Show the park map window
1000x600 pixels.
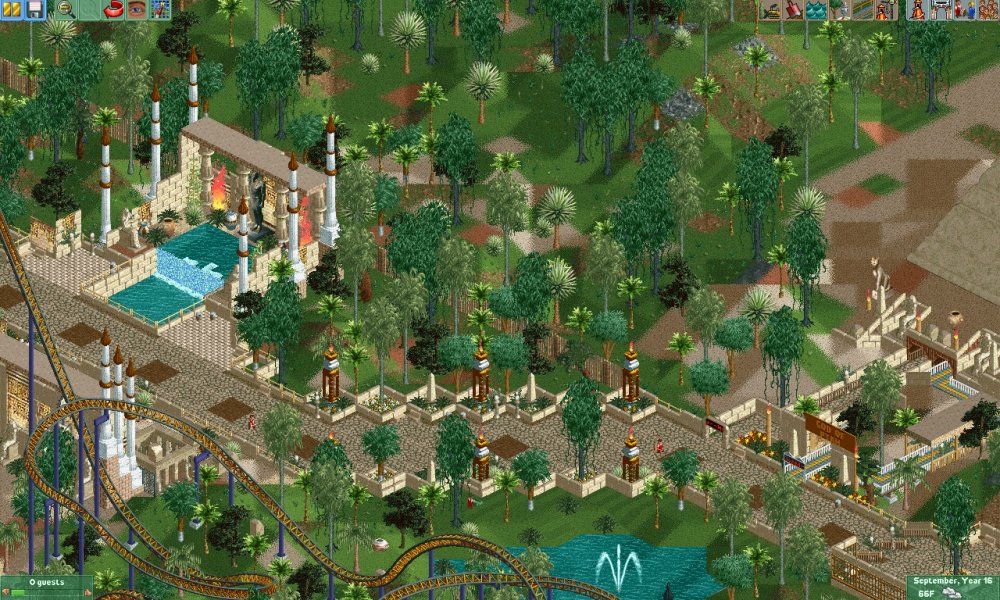[160, 10]
